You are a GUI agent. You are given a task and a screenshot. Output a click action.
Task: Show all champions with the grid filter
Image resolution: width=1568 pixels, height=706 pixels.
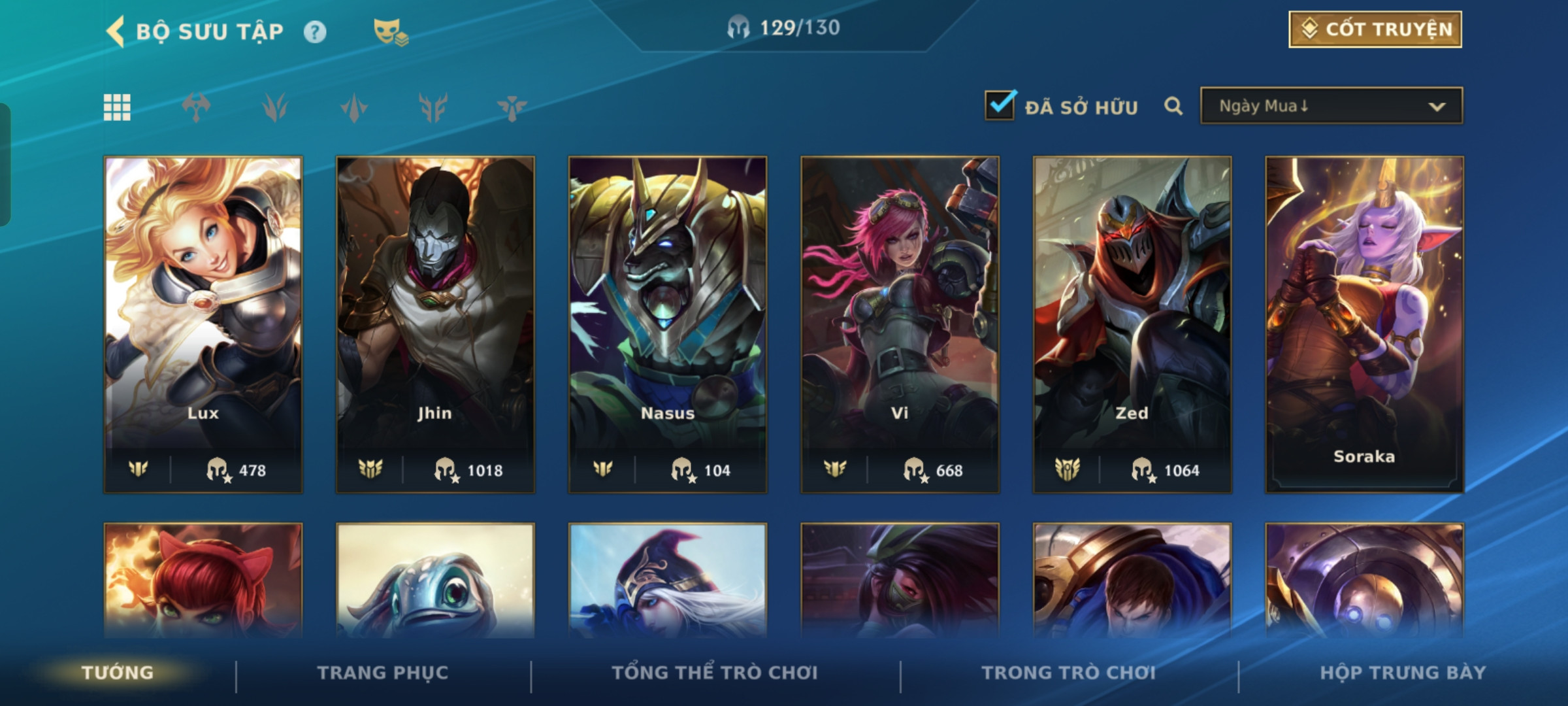(x=117, y=107)
